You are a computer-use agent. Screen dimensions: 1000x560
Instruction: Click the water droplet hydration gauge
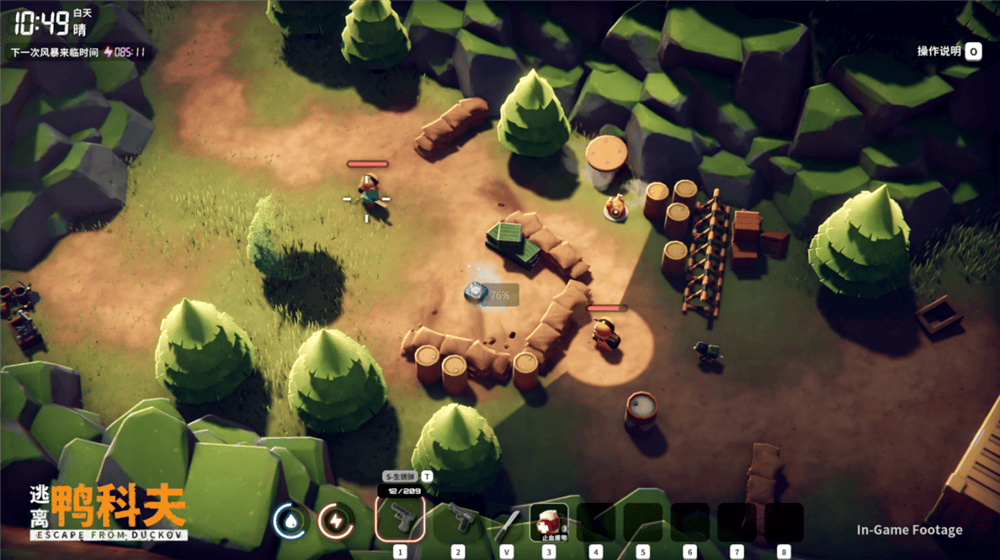[290, 520]
